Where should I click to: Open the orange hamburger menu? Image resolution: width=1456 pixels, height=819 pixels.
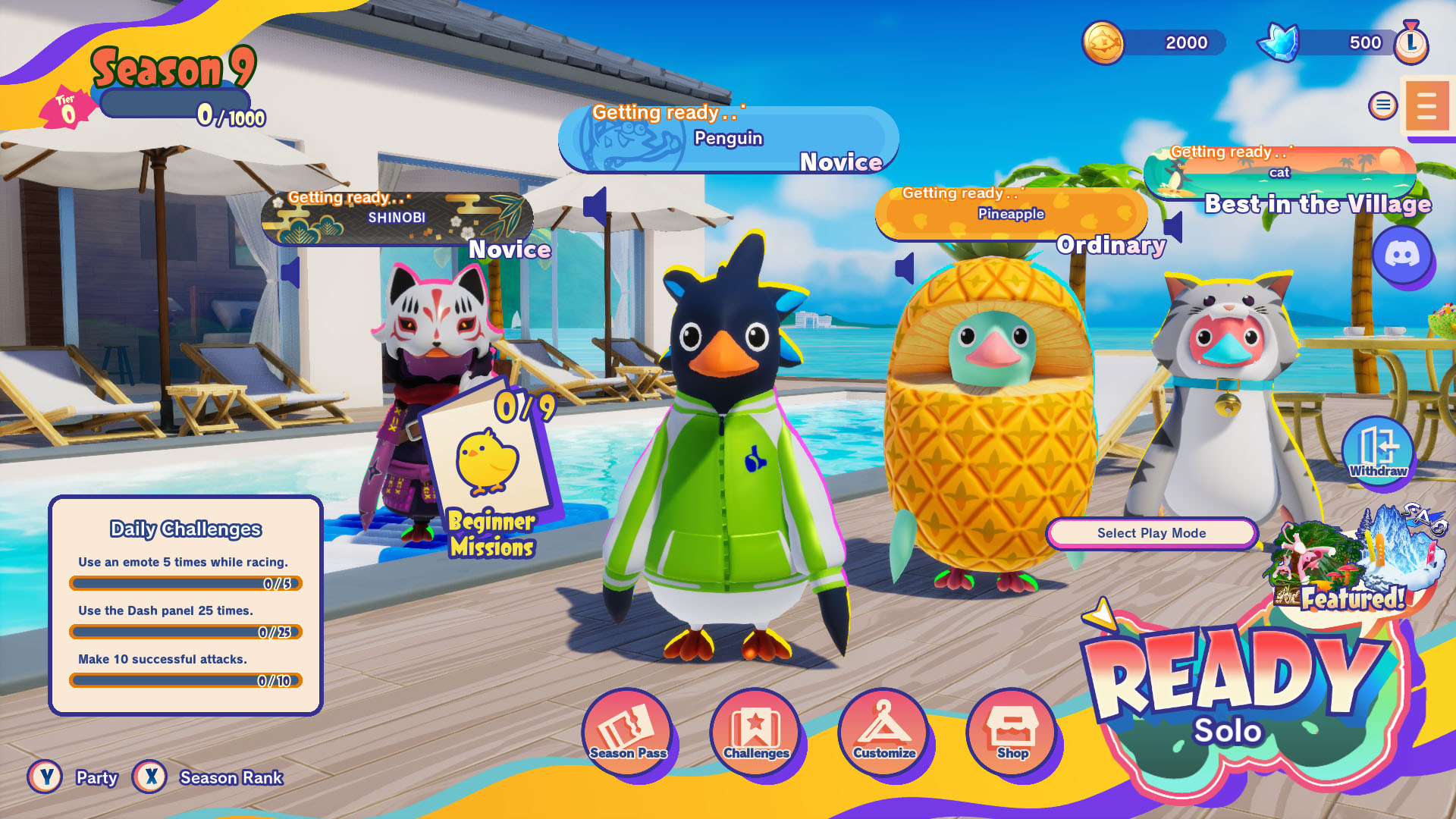[x=1426, y=105]
